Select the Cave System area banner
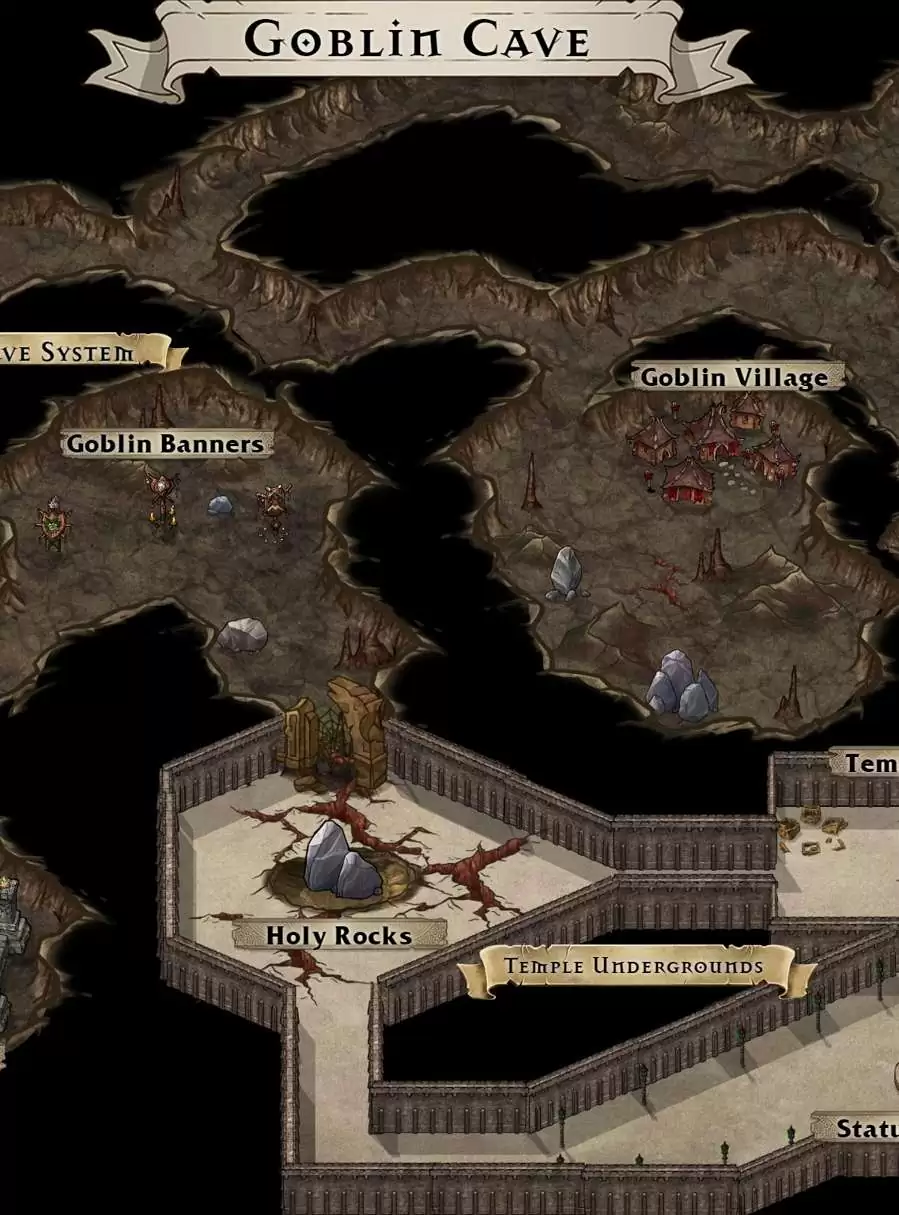Screen dimensions: 899x1215 point(75,352)
